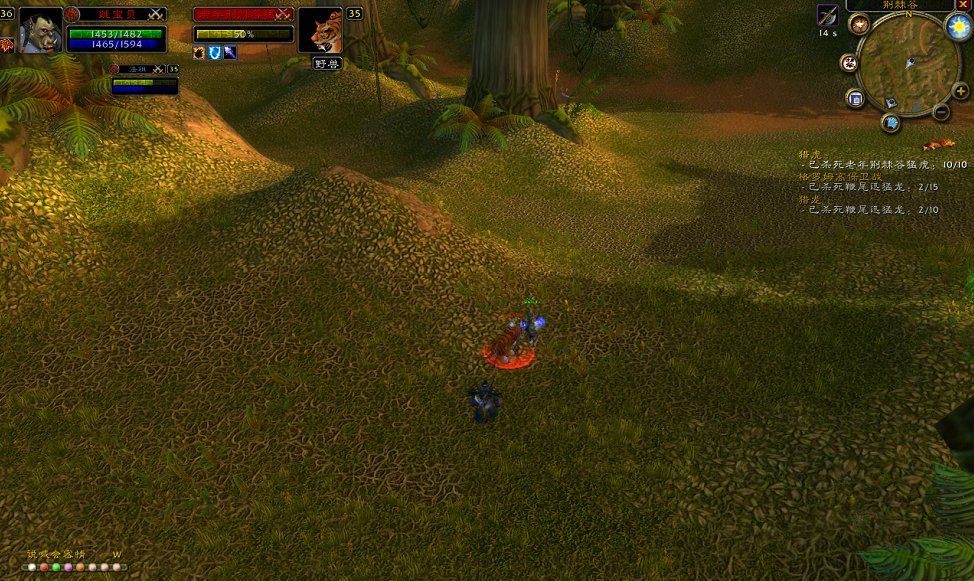Click the sun day-night indicator
Image resolution: width=974 pixels, height=581 pixels.
[x=955, y=26]
